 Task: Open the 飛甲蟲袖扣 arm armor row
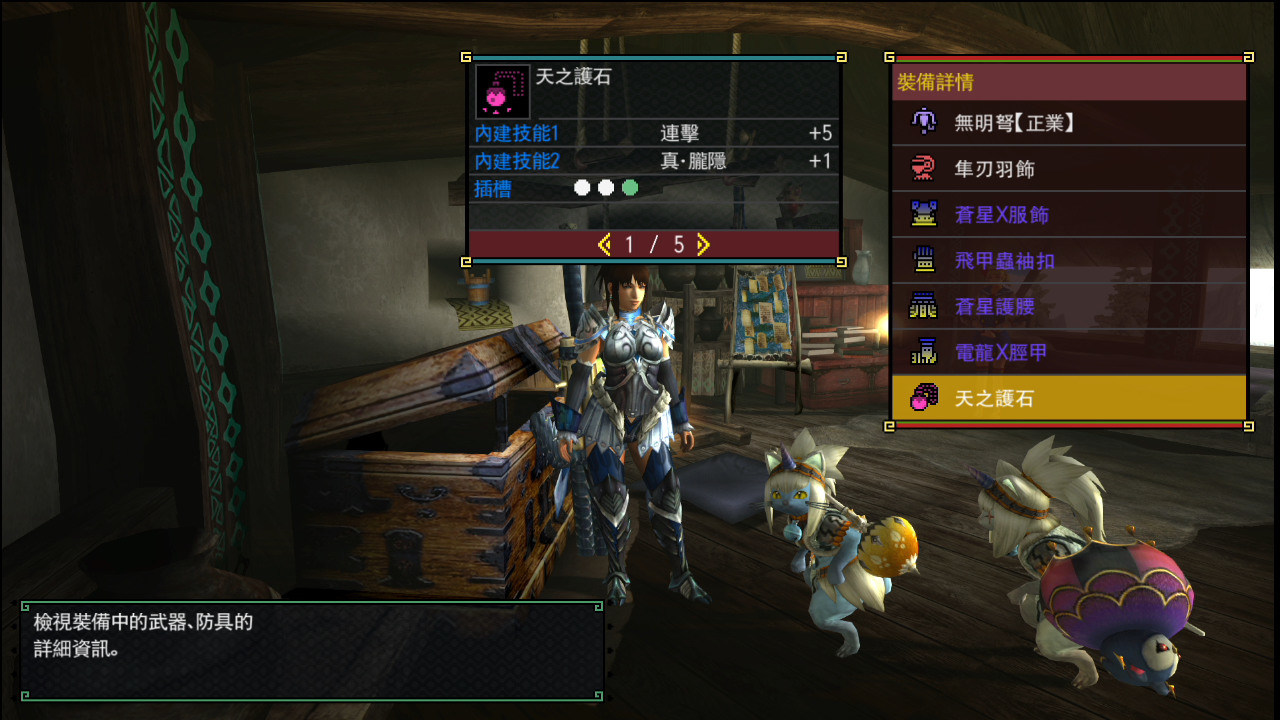point(1068,261)
